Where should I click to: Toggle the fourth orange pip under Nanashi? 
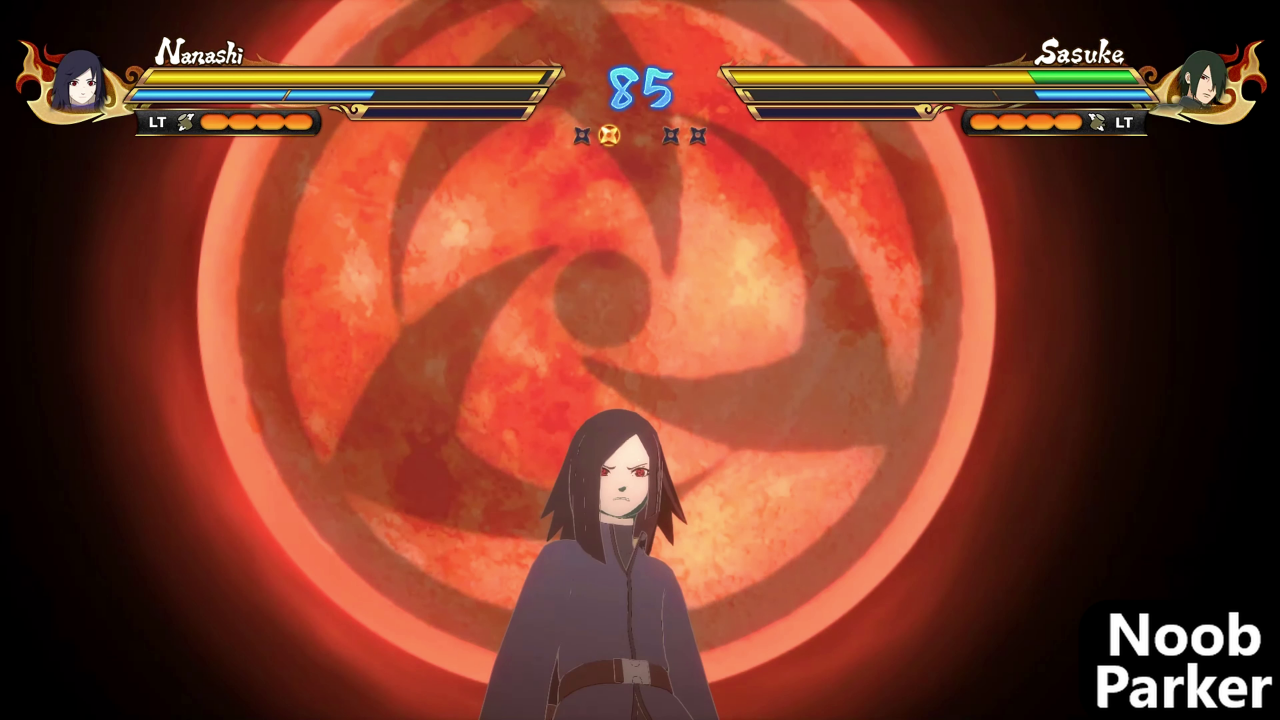pyautogui.click(x=300, y=122)
